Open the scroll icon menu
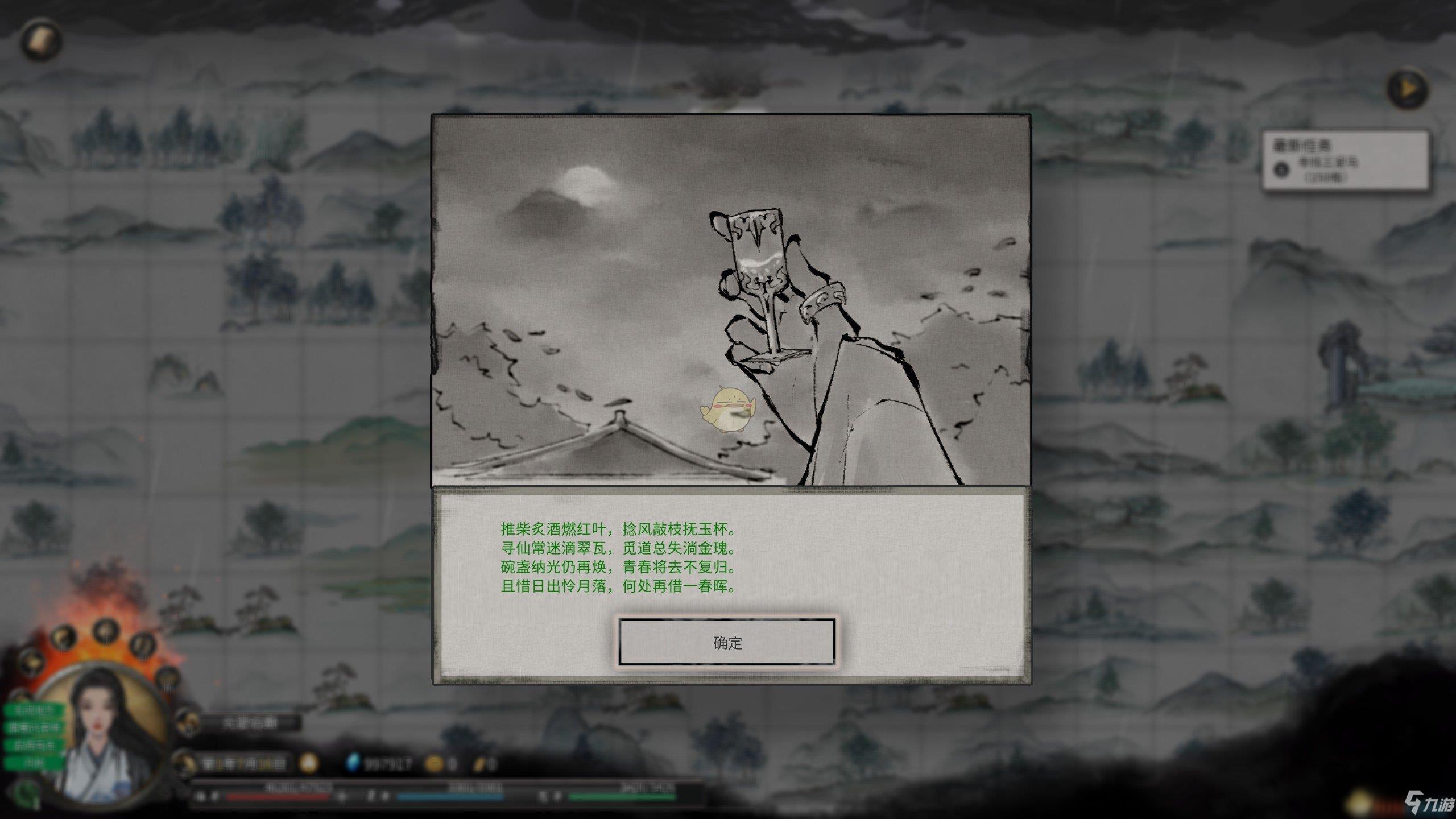The image size is (1456, 819). pos(41,40)
